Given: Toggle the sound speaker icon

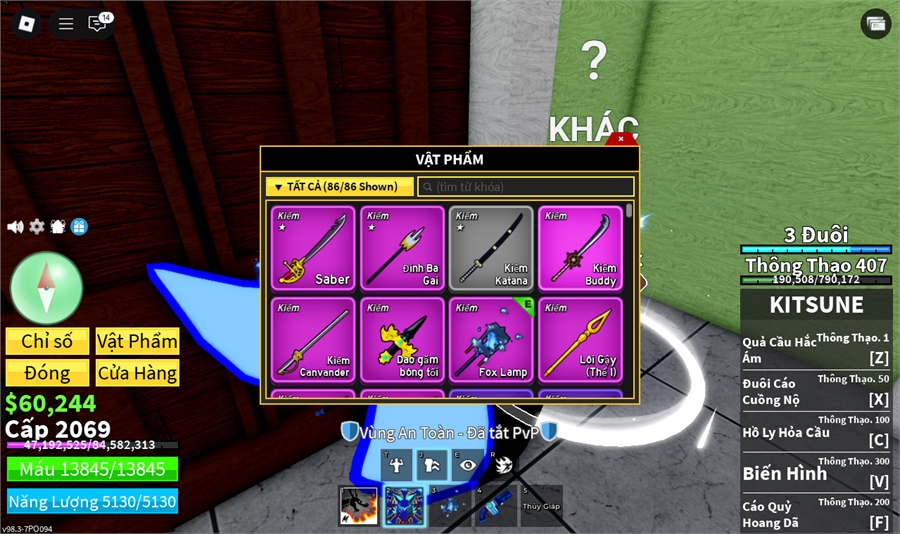Looking at the screenshot, I should pyautogui.click(x=15, y=227).
